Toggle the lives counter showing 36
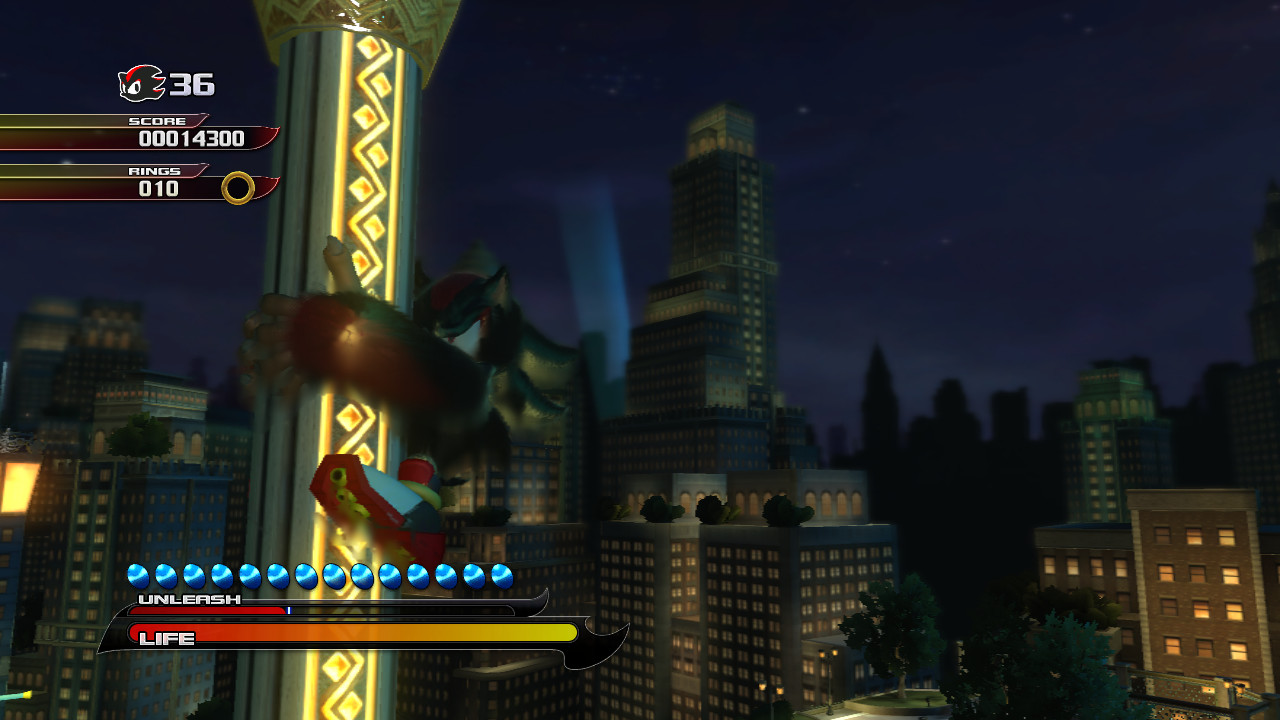Viewport: 1280px width, 720px height. coord(190,85)
